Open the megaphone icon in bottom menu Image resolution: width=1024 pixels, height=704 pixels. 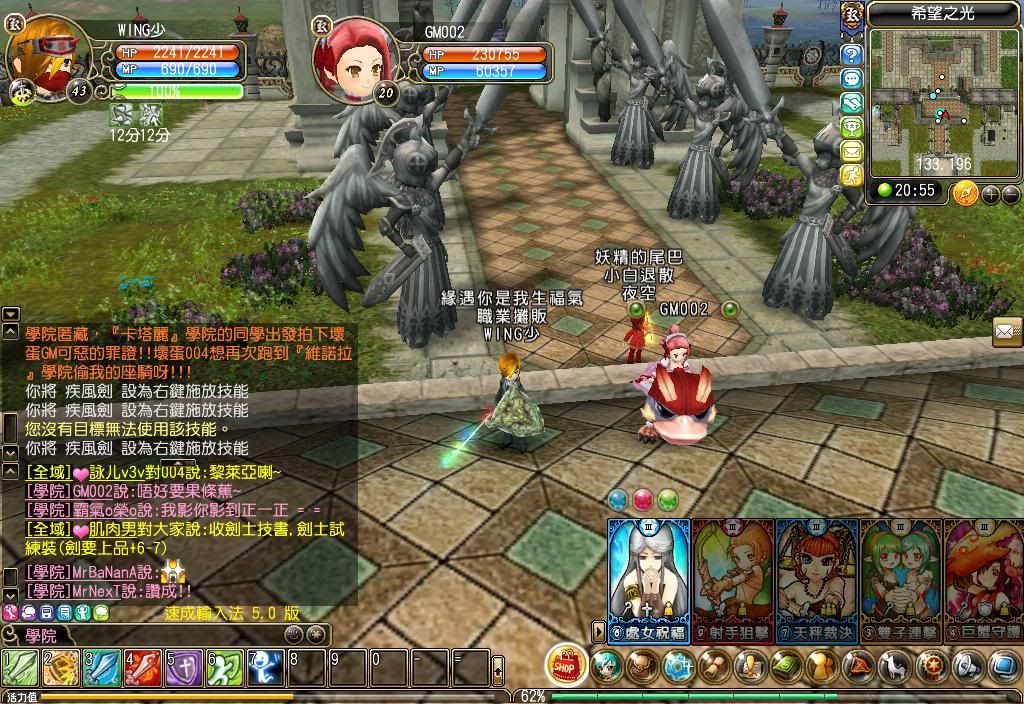click(x=966, y=665)
